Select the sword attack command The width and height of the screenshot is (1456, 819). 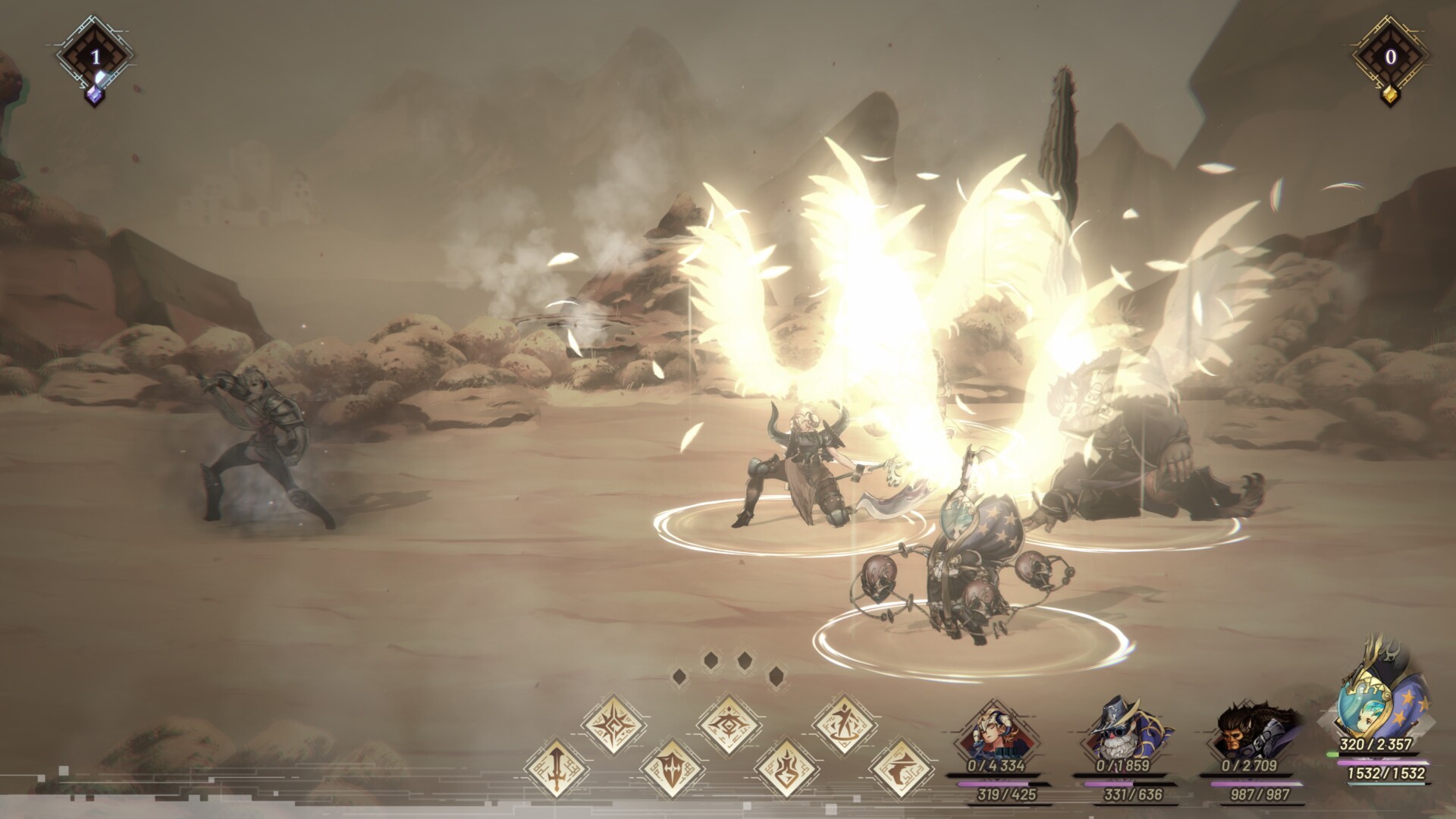(x=555, y=768)
